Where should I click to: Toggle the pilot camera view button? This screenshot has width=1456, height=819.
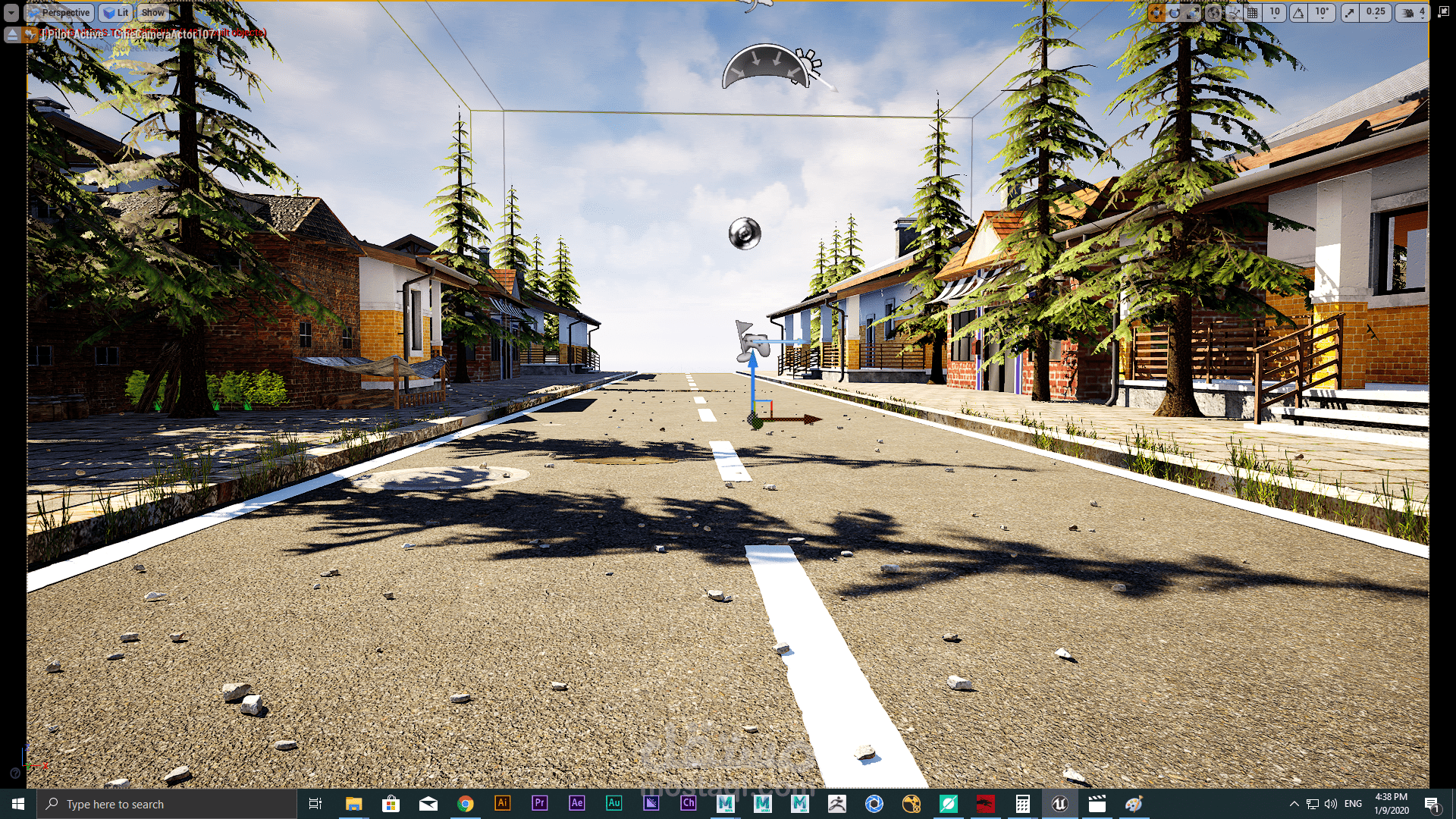tap(30, 34)
